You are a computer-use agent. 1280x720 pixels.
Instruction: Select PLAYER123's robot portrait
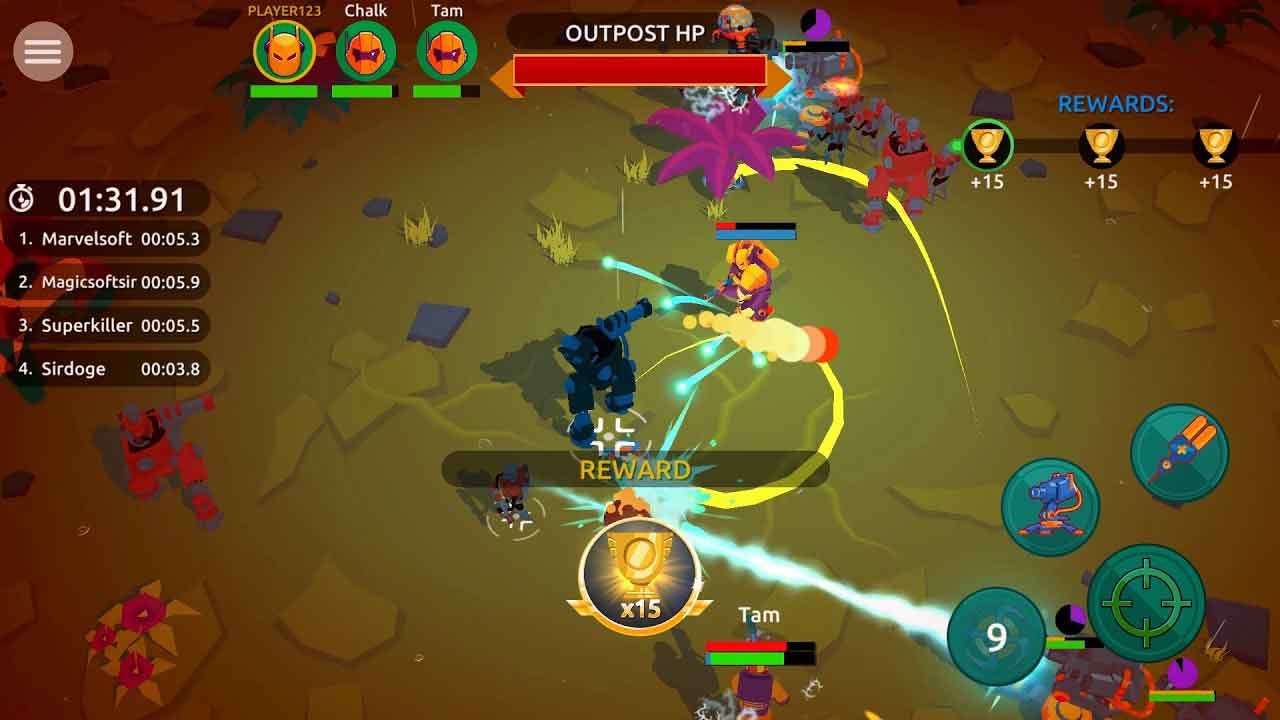point(284,51)
